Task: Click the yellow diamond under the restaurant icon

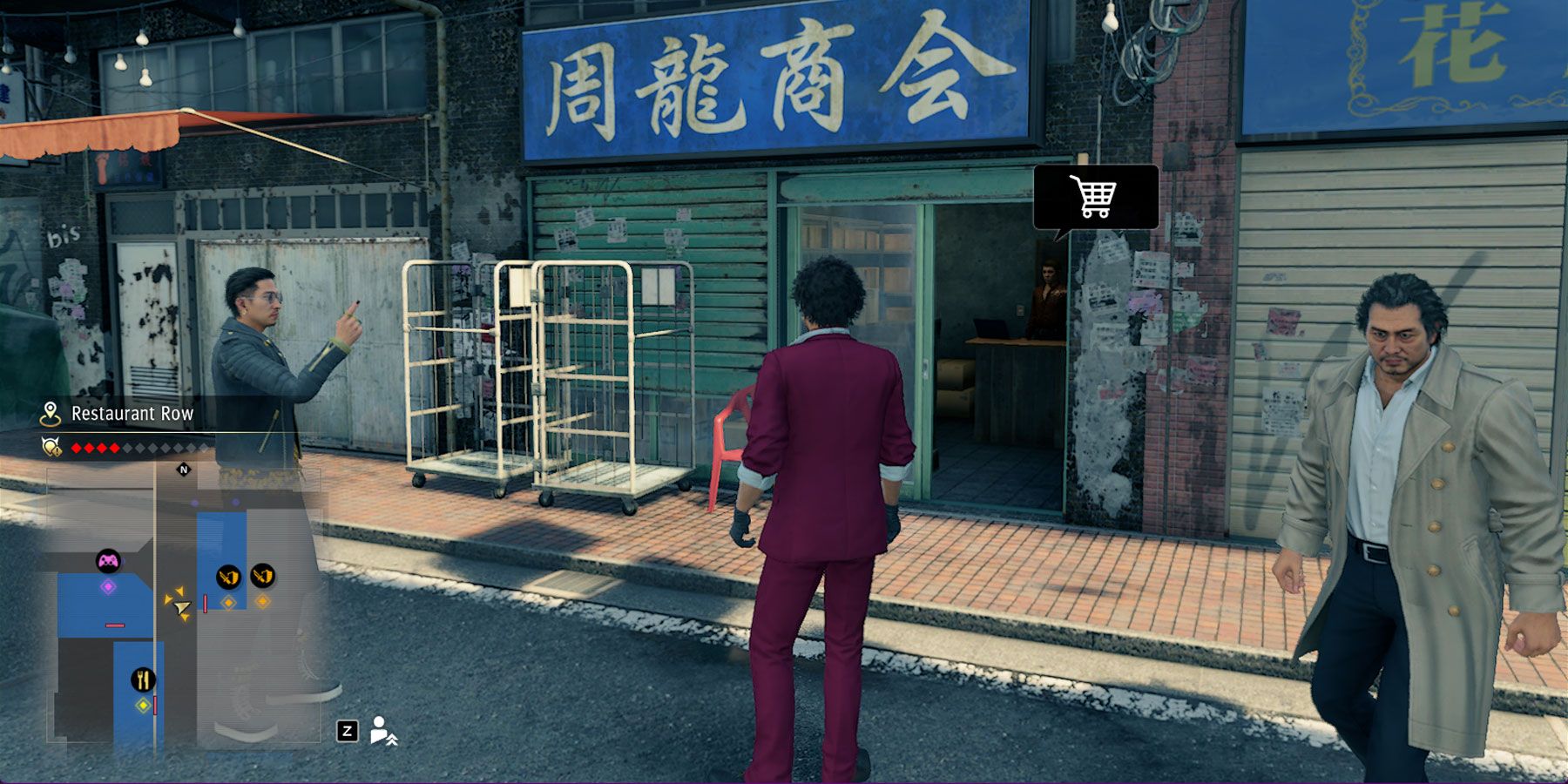Action: point(141,706)
